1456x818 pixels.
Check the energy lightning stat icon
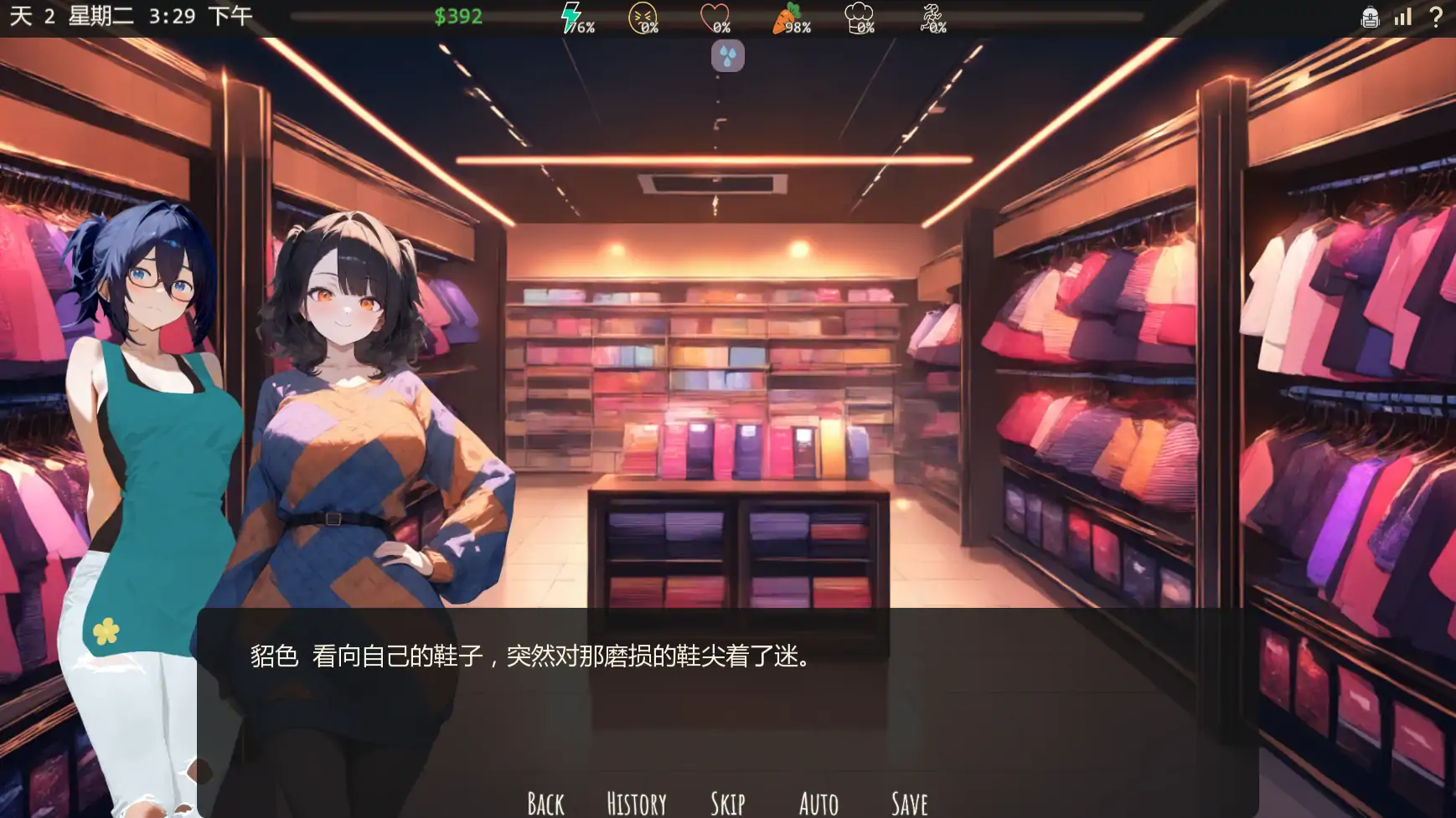(572, 17)
